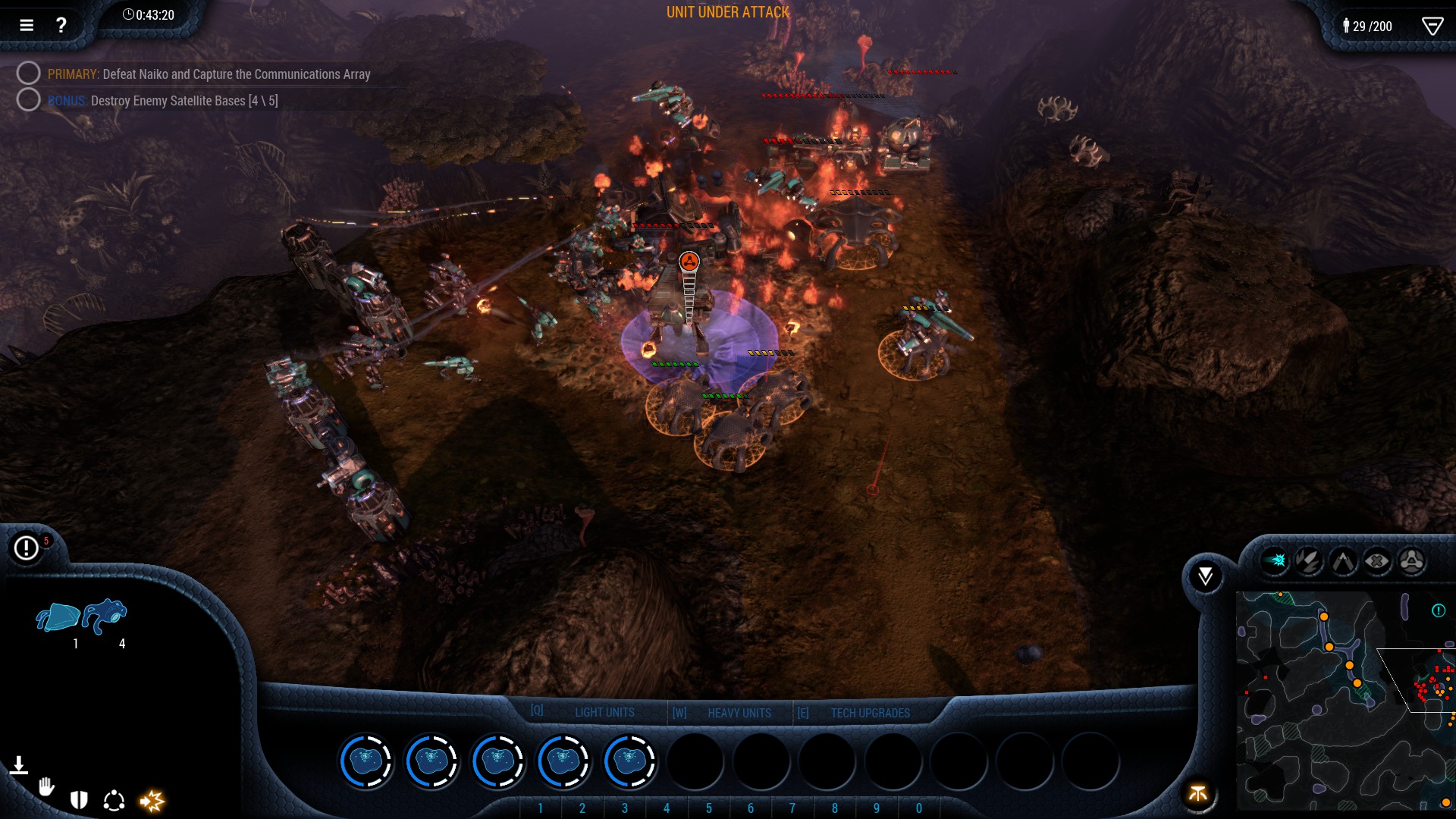Switch to the Heavy Units tab

point(739,712)
